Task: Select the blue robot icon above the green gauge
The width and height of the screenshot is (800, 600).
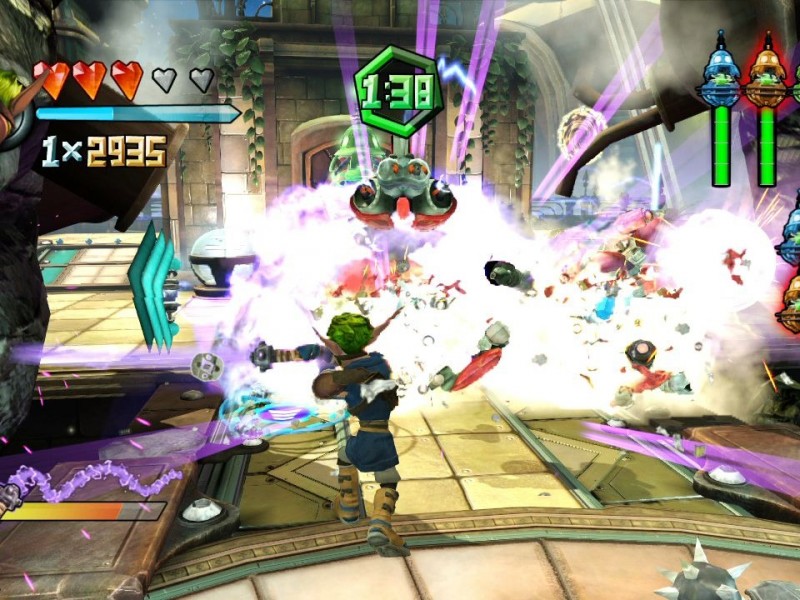Action: 721,76
